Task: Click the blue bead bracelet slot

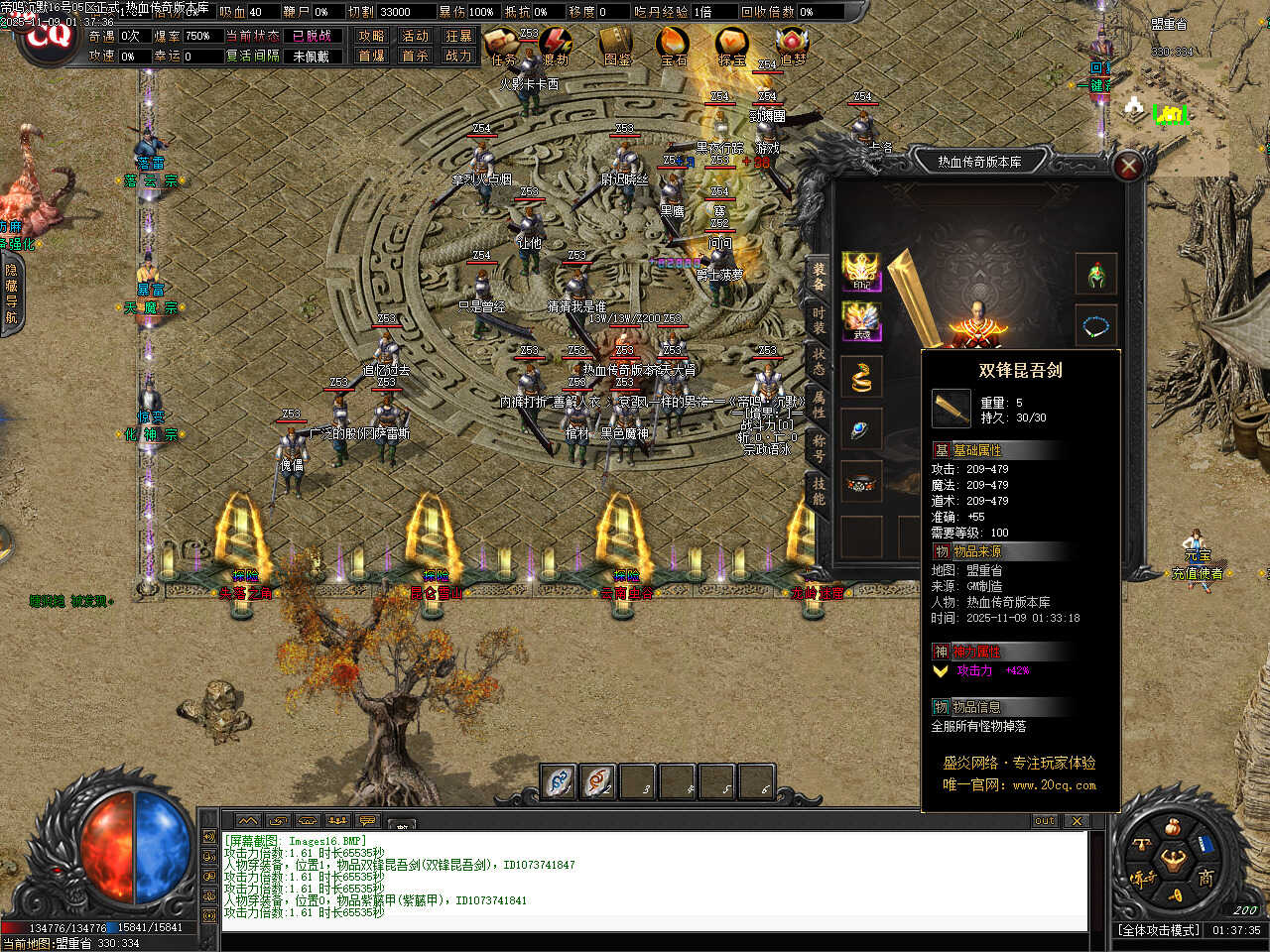Action: (1096, 324)
